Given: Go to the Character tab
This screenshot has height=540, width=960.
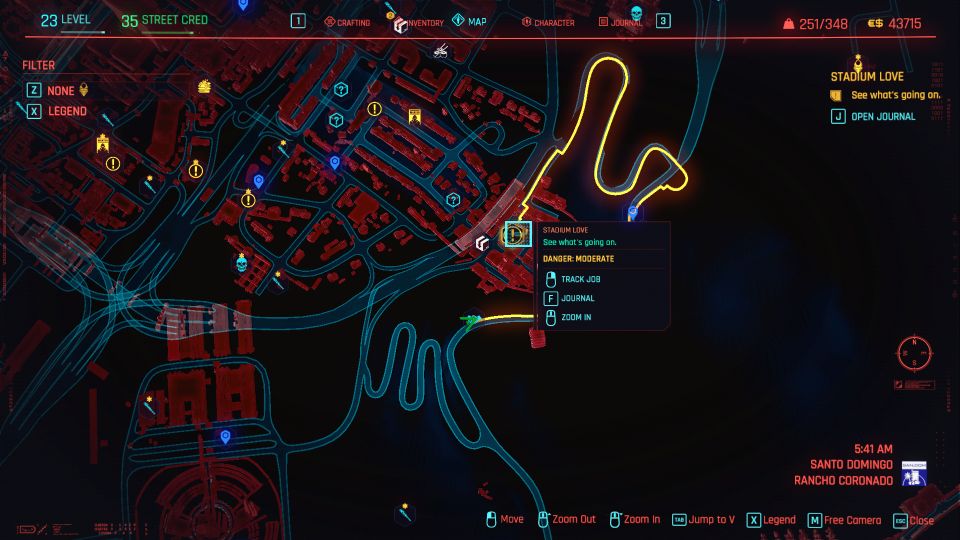Looking at the screenshot, I should pyautogui.click(x=548, y=22).
